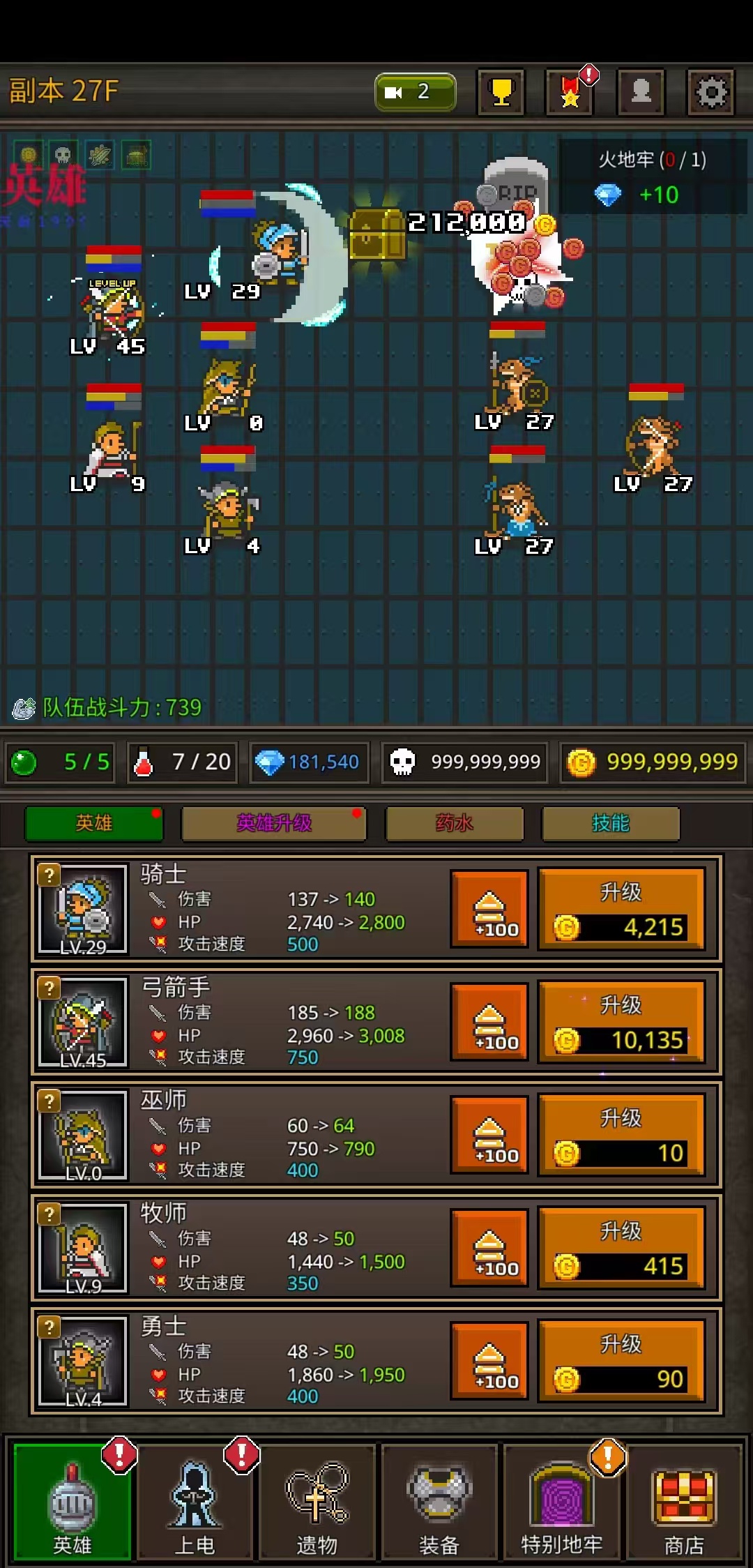Viewport: 753px width, 1568px height.
Task: Open the medal rewards icon with alert
Action: pyautogui.click(x=570, y=92)
